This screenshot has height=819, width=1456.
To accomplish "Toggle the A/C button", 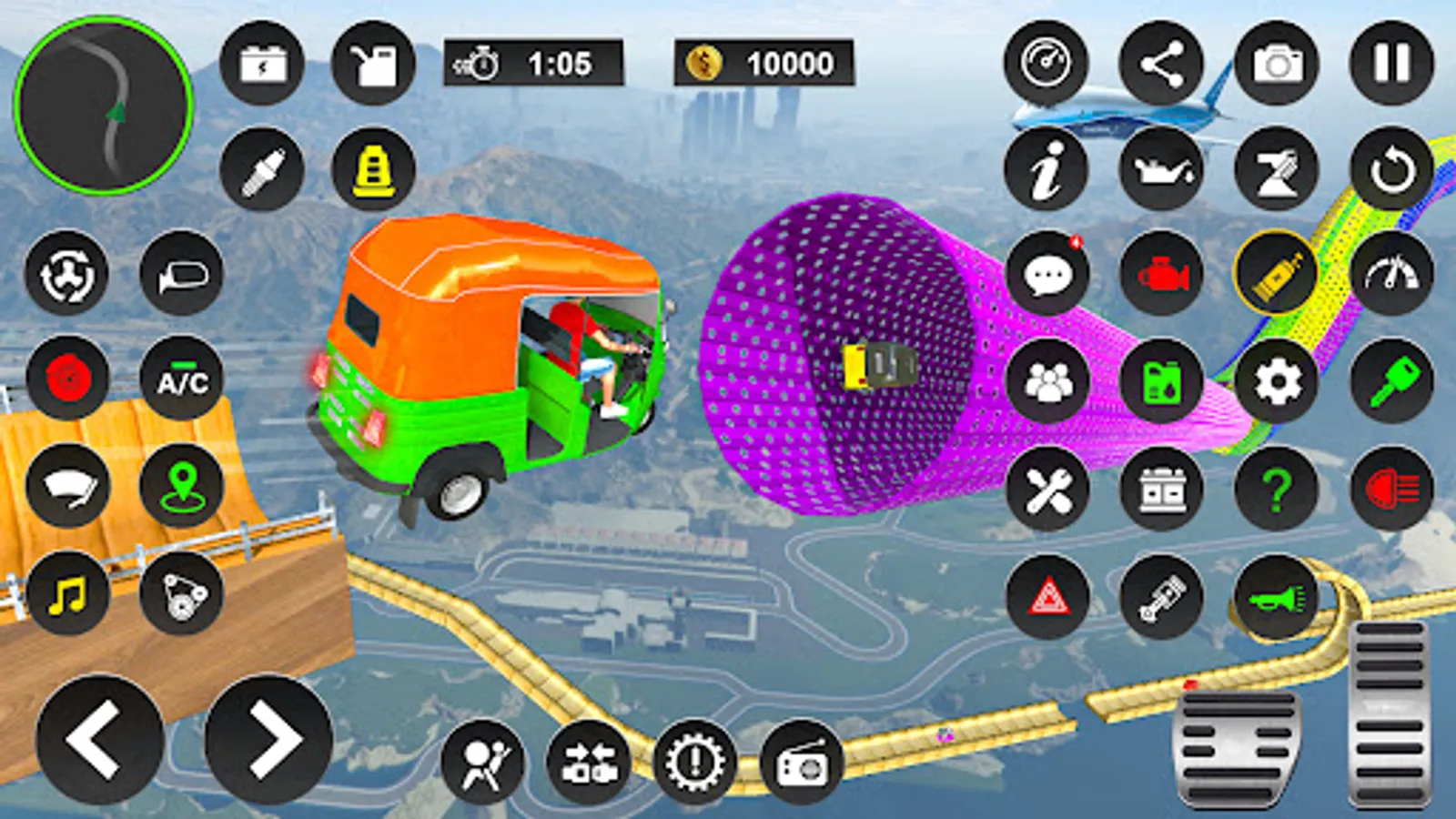I will 182,379.
